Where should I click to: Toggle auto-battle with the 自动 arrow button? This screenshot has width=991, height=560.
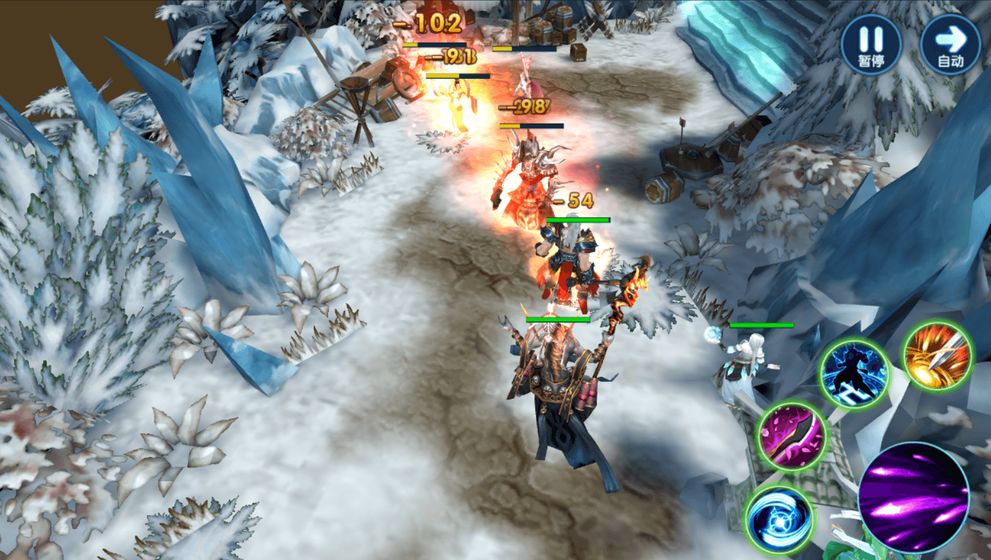[x=950, y=44]
